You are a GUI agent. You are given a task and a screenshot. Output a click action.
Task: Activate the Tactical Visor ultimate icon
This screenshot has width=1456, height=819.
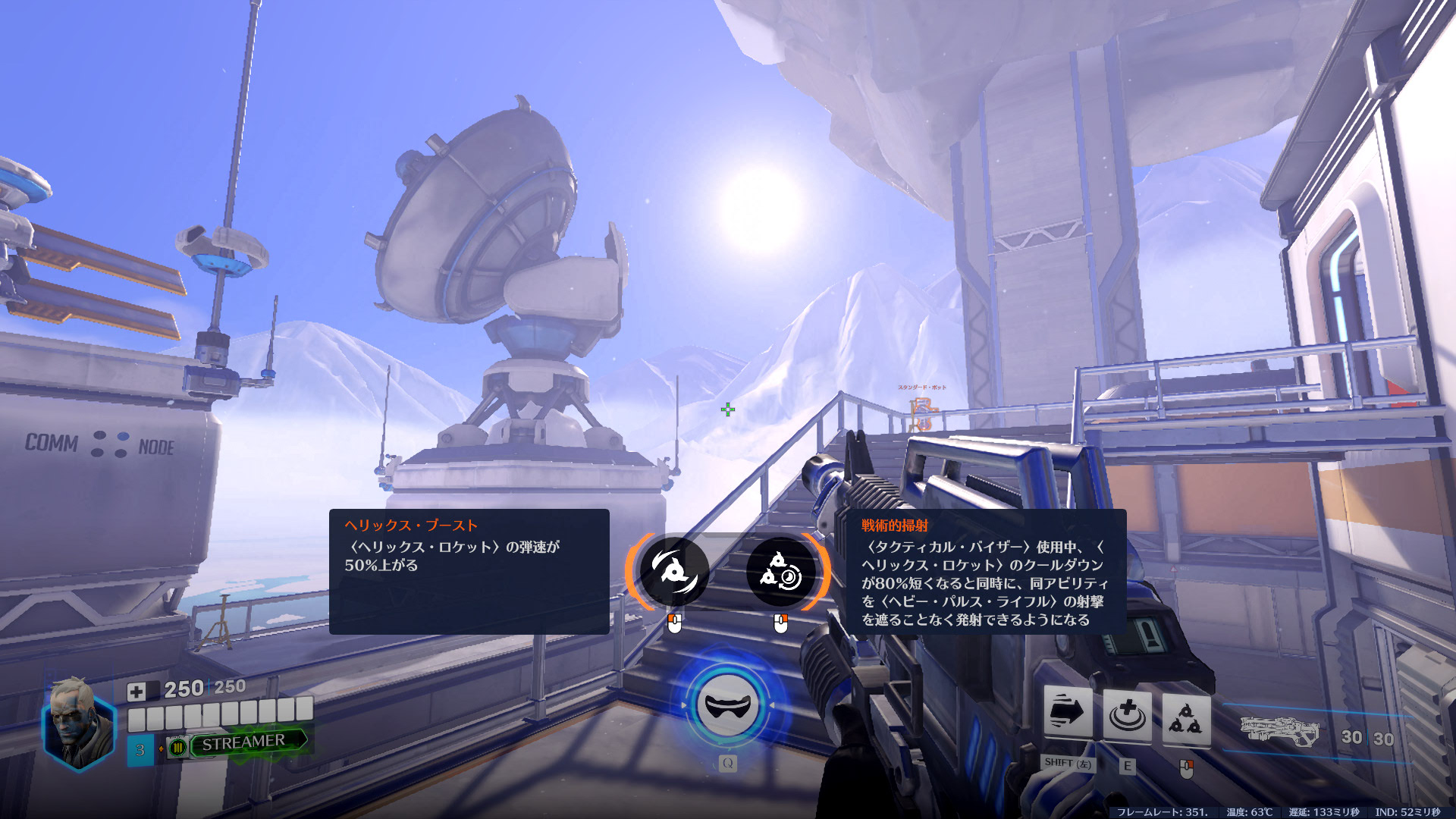[728, 706]
